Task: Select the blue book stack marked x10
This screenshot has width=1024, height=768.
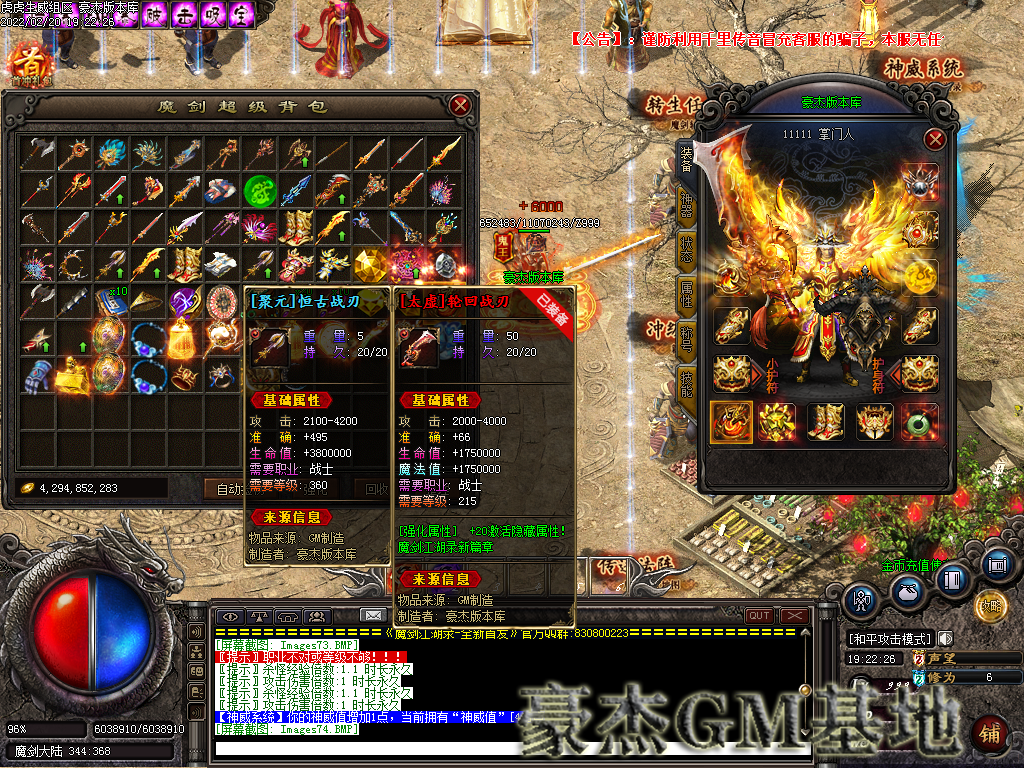Action: [x=108, y=302]
